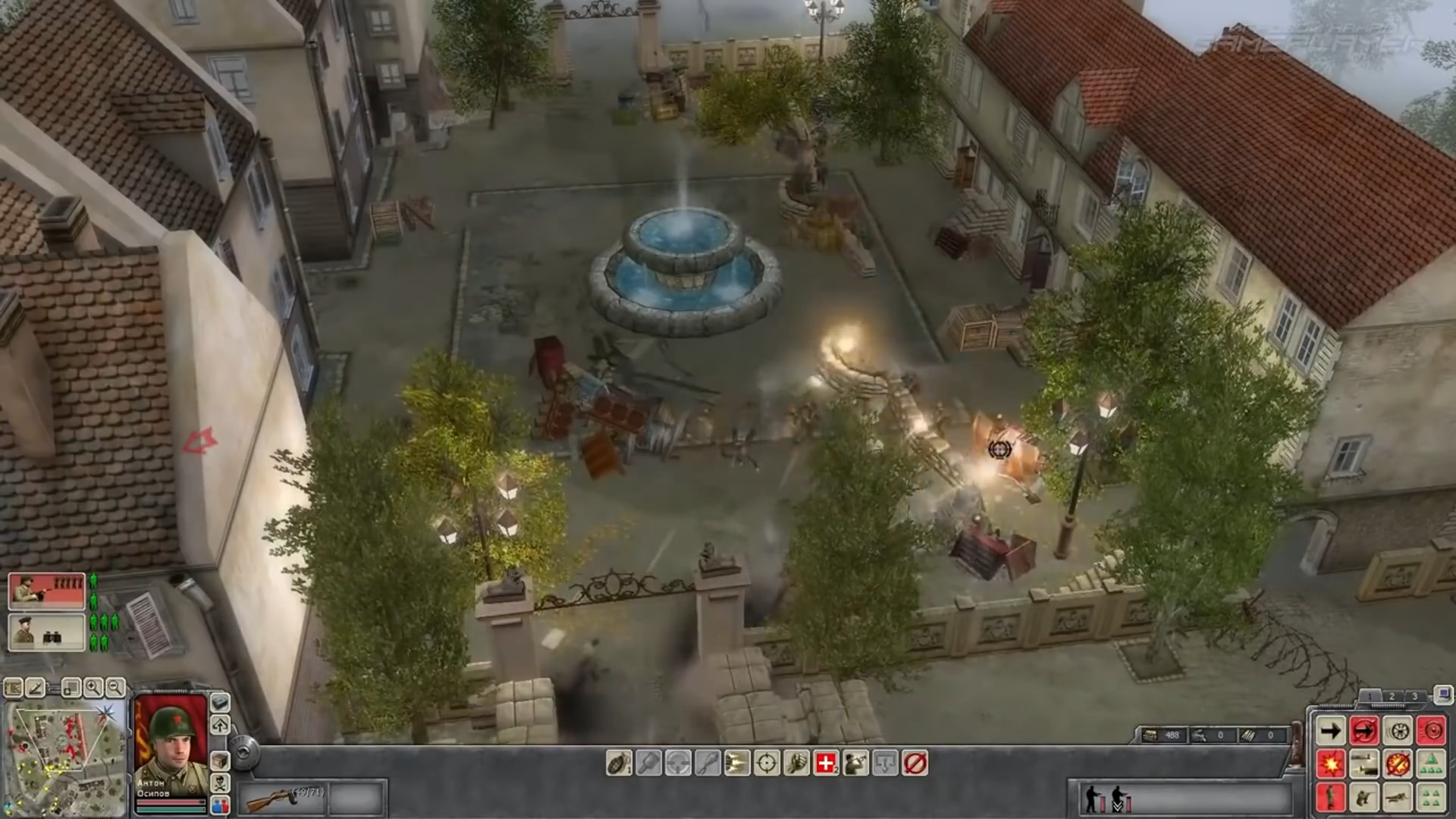This screenshot has height=819, width=1456.
Task: Choose the fist melee attack command
Action: [796, 763]
